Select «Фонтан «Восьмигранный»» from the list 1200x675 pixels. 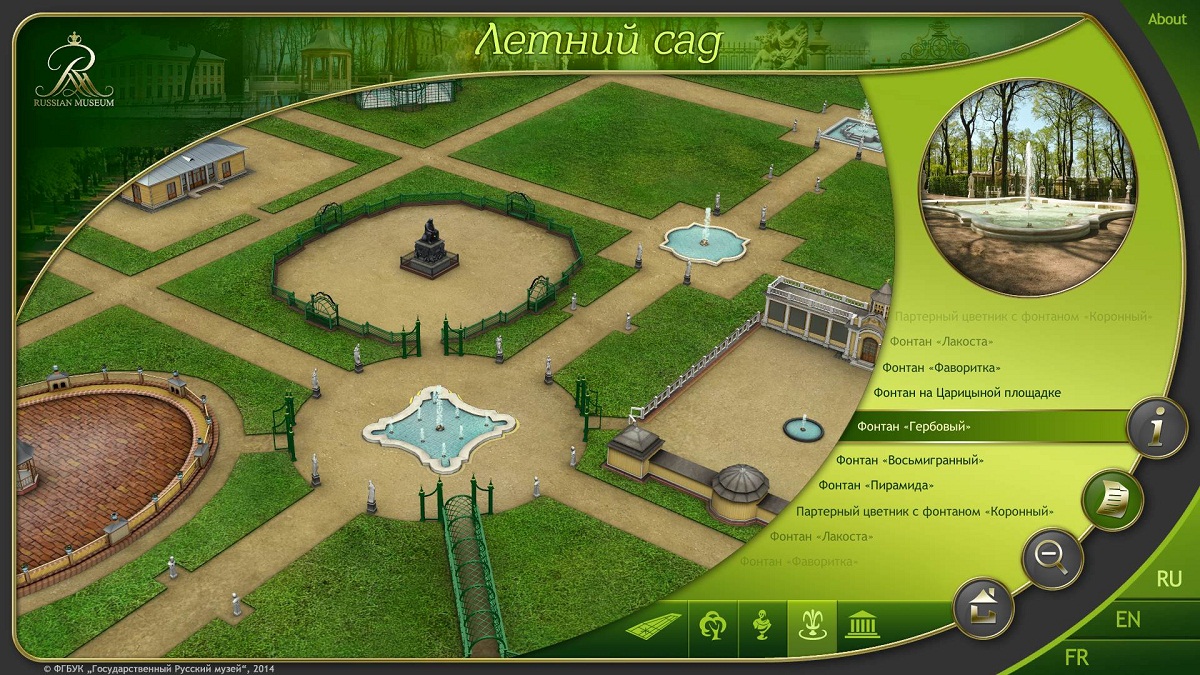tap(910, 460)
